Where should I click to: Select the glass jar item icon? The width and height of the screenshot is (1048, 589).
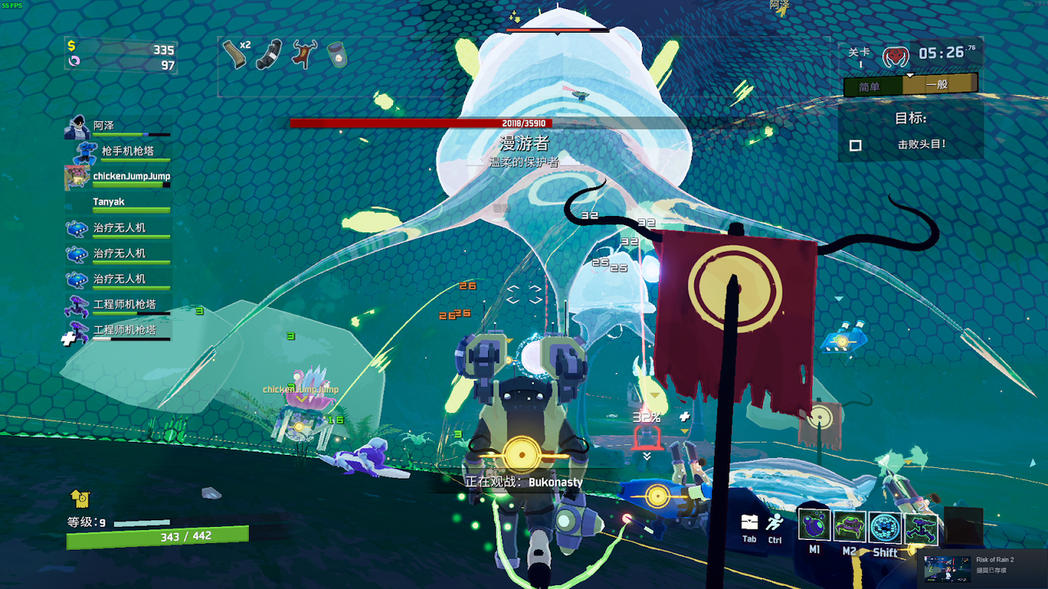tap(337, 54)
